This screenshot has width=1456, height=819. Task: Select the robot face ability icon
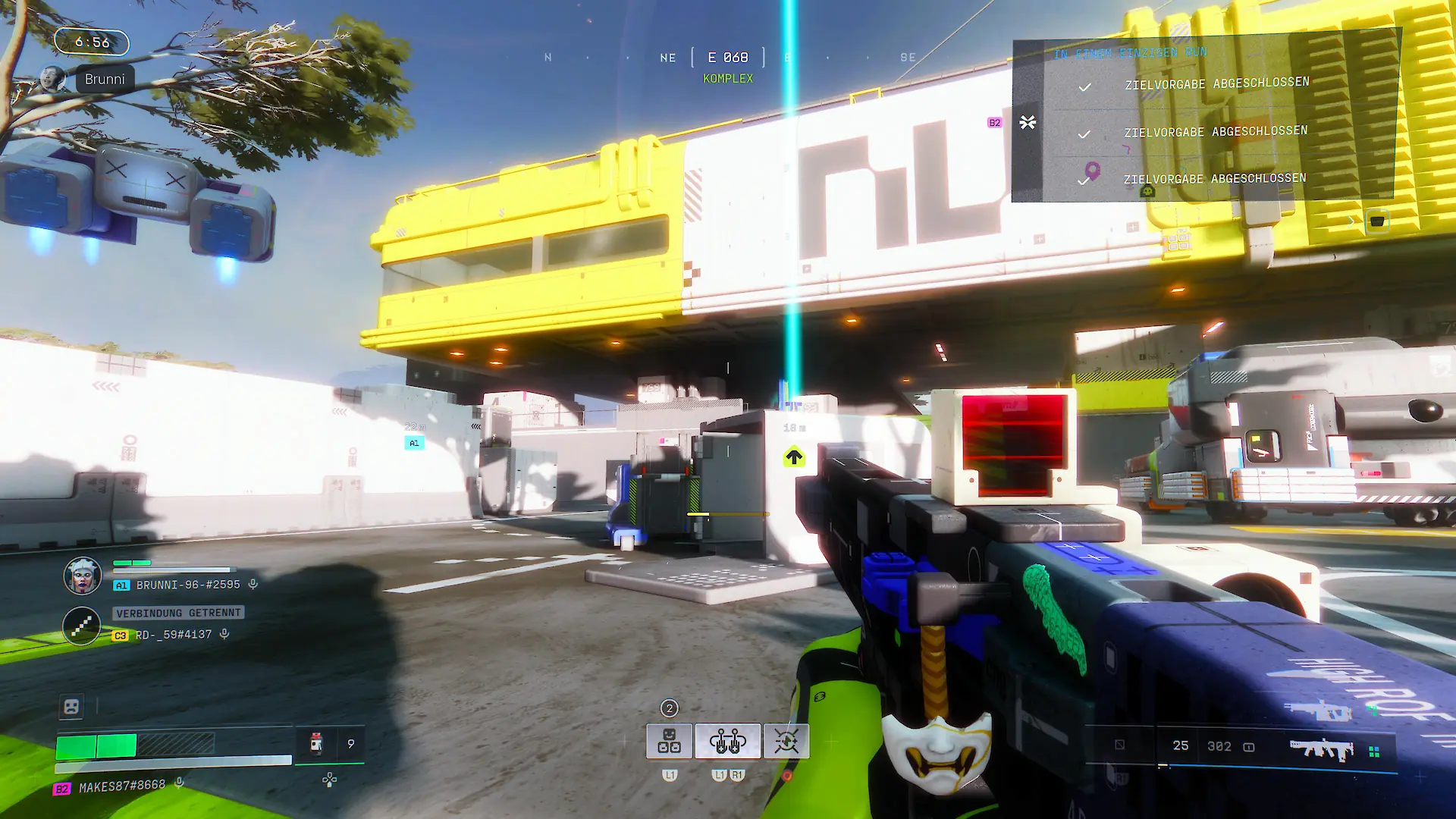coord(669,741)
